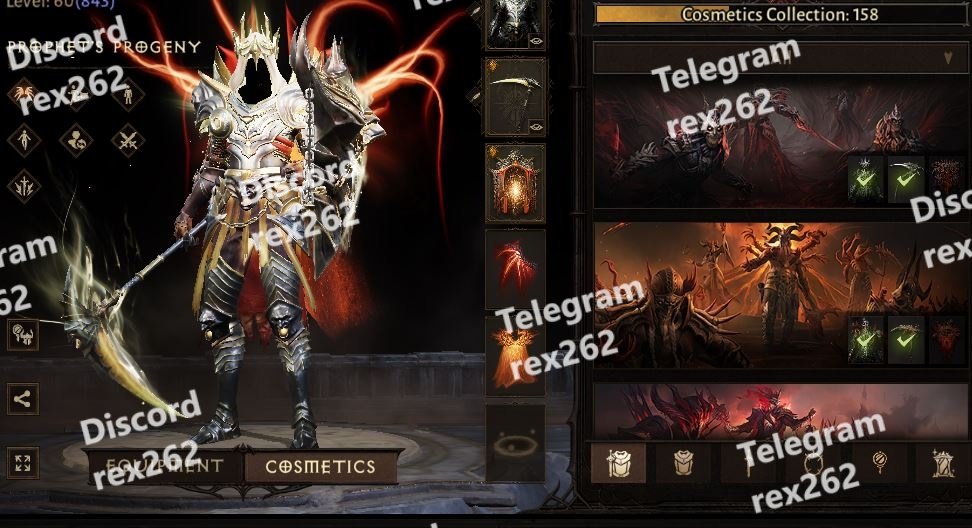Open the empty halo ring cosmetic slot
This screenshot has width=972, height=528.
point(515,441)
